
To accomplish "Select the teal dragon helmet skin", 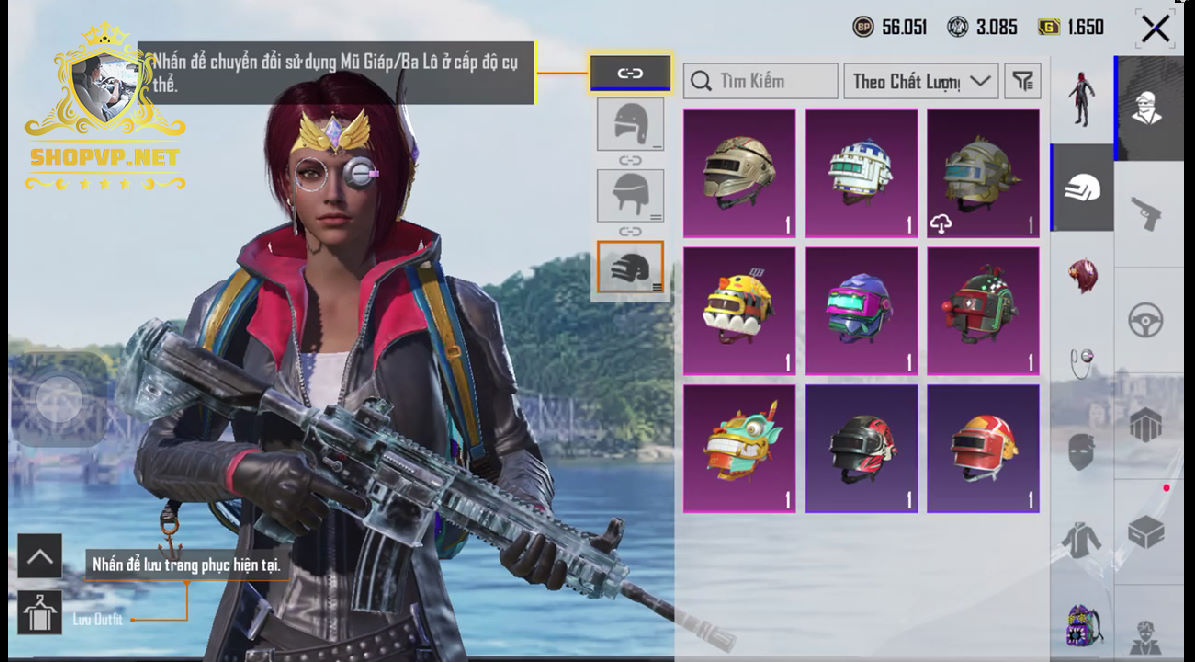I will pyautogui.click(x=739, y=449).
